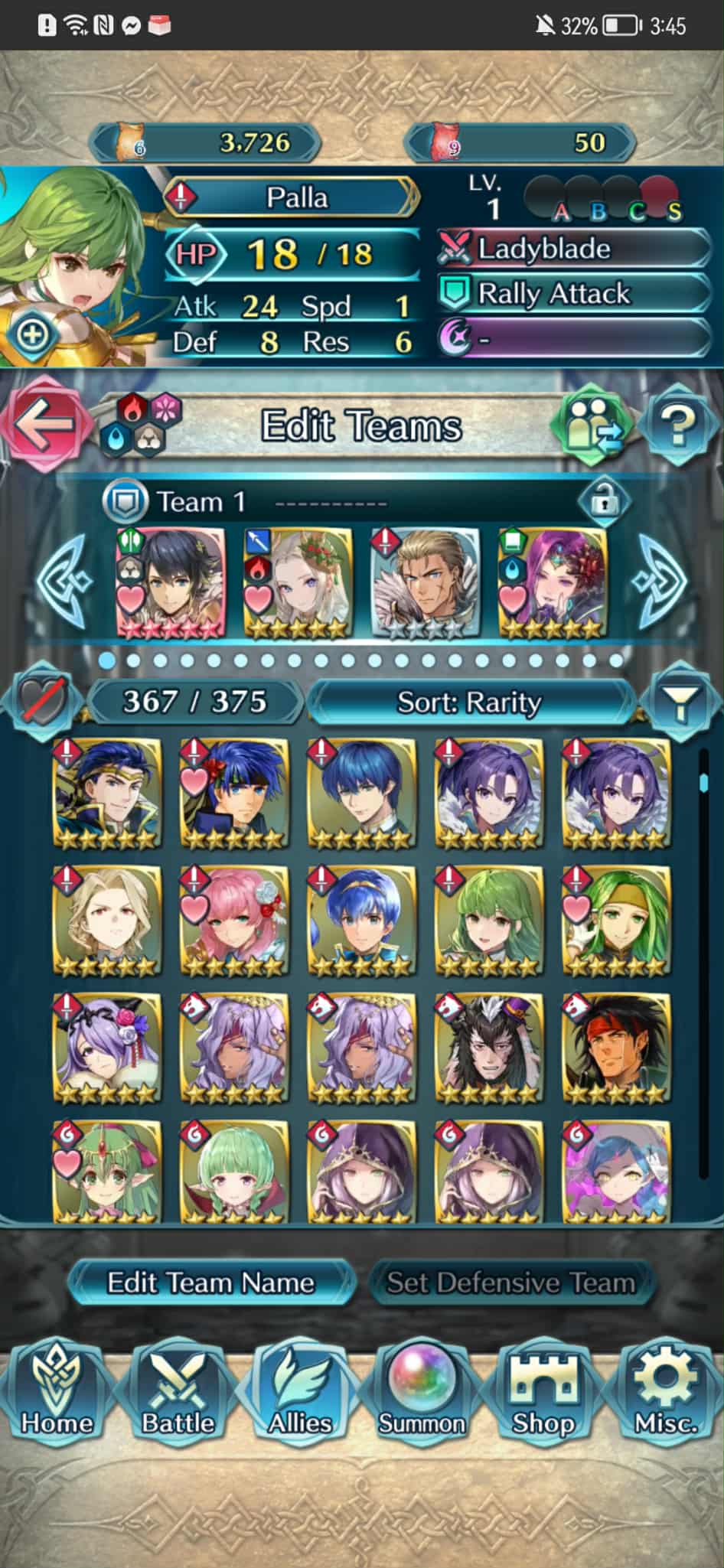Choose Set Defensive Team
The height and width of the screenshot is (1568, 724).
click(510, 1283)
